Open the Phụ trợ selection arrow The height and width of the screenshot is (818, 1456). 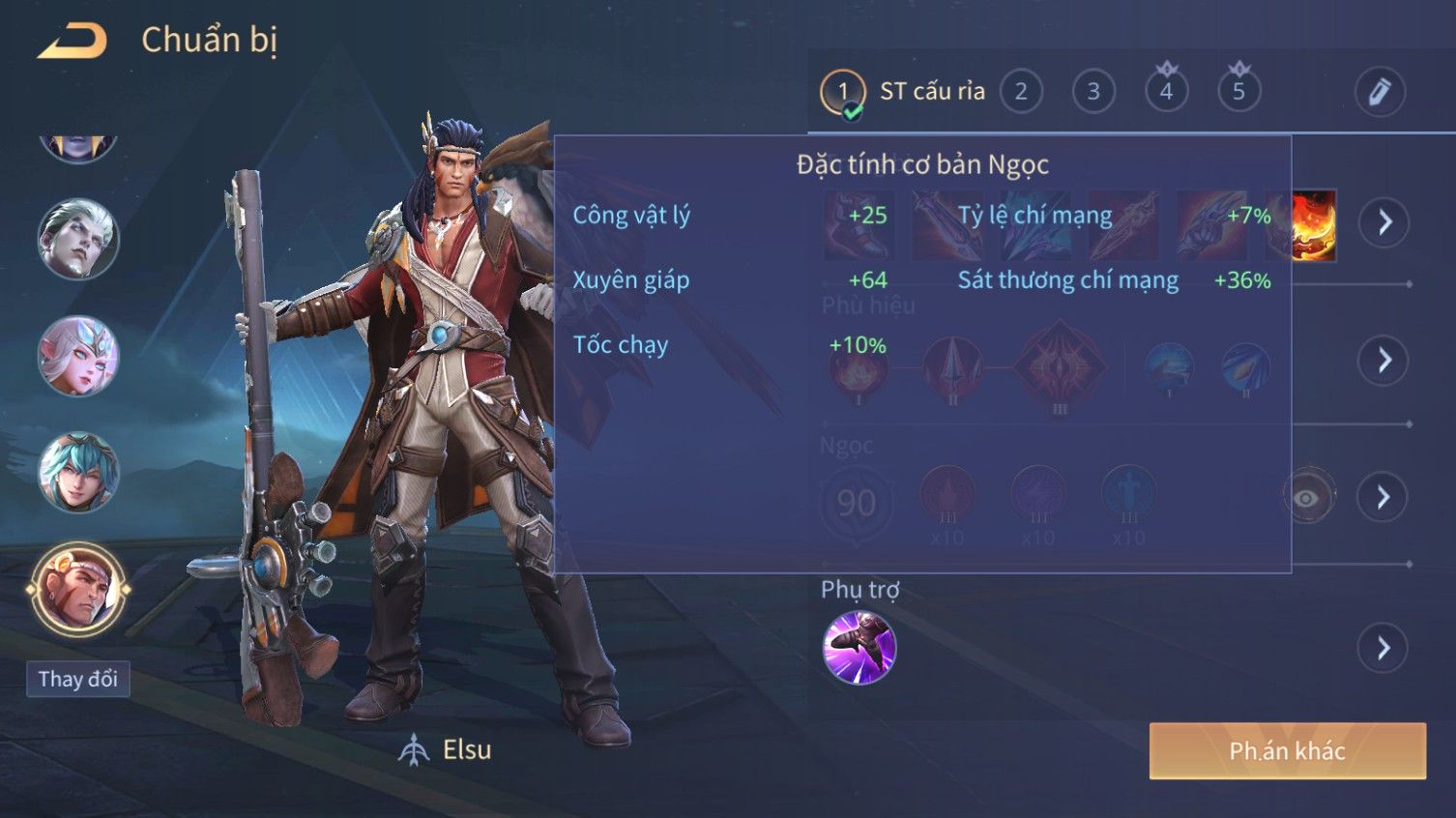coord(1383,647)
